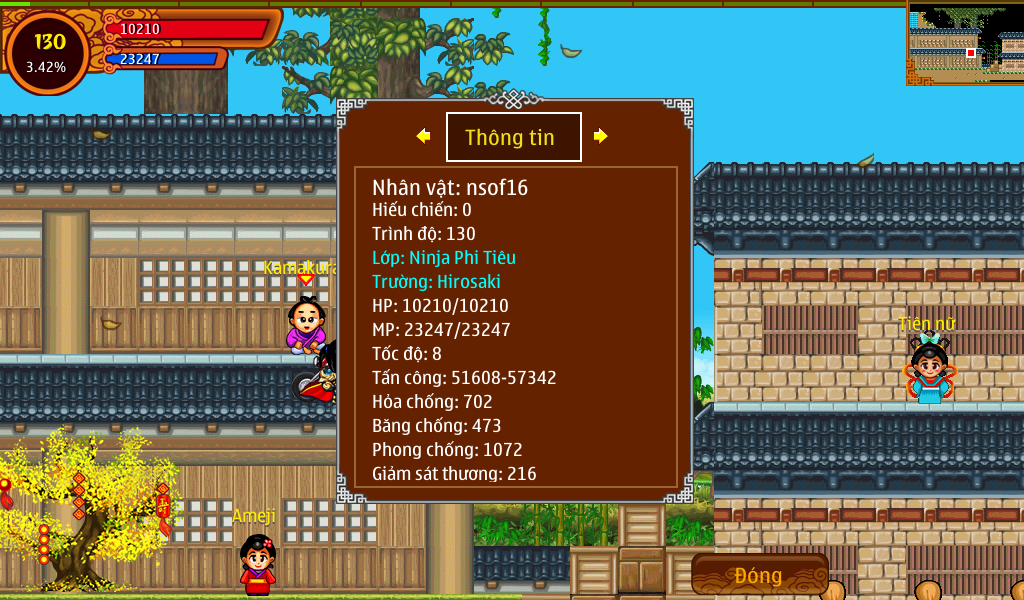Go to previous tab with left yellow arrow

click(x=423, y=136)
